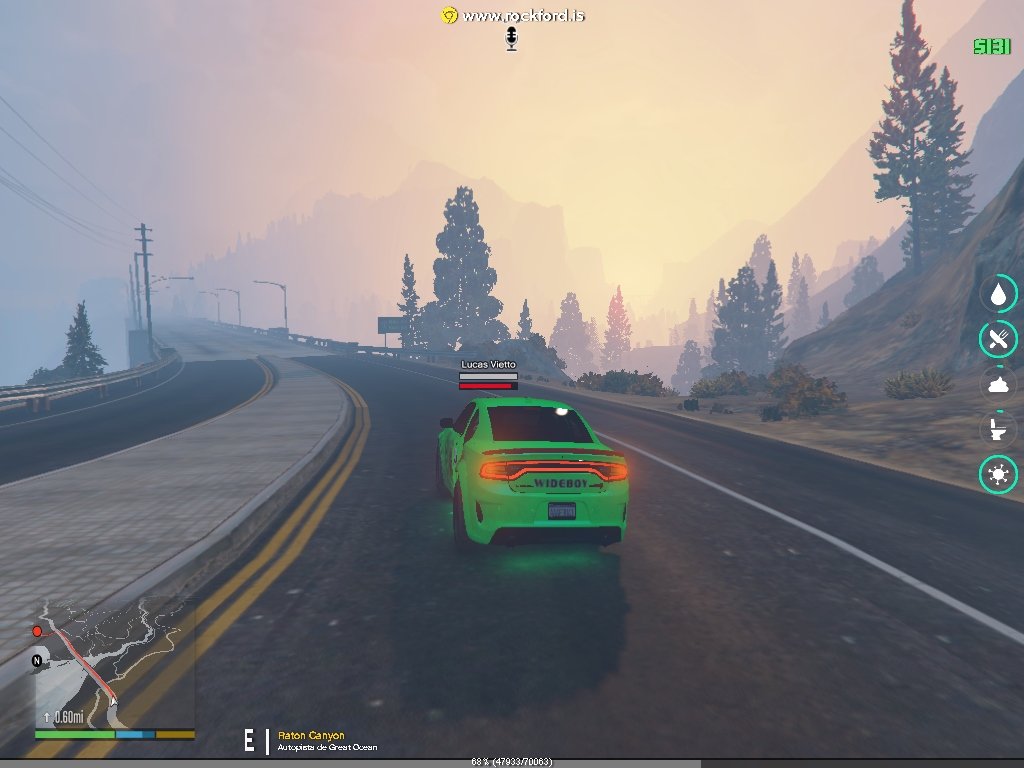Open the minimap in the corner

click(114, 663)
